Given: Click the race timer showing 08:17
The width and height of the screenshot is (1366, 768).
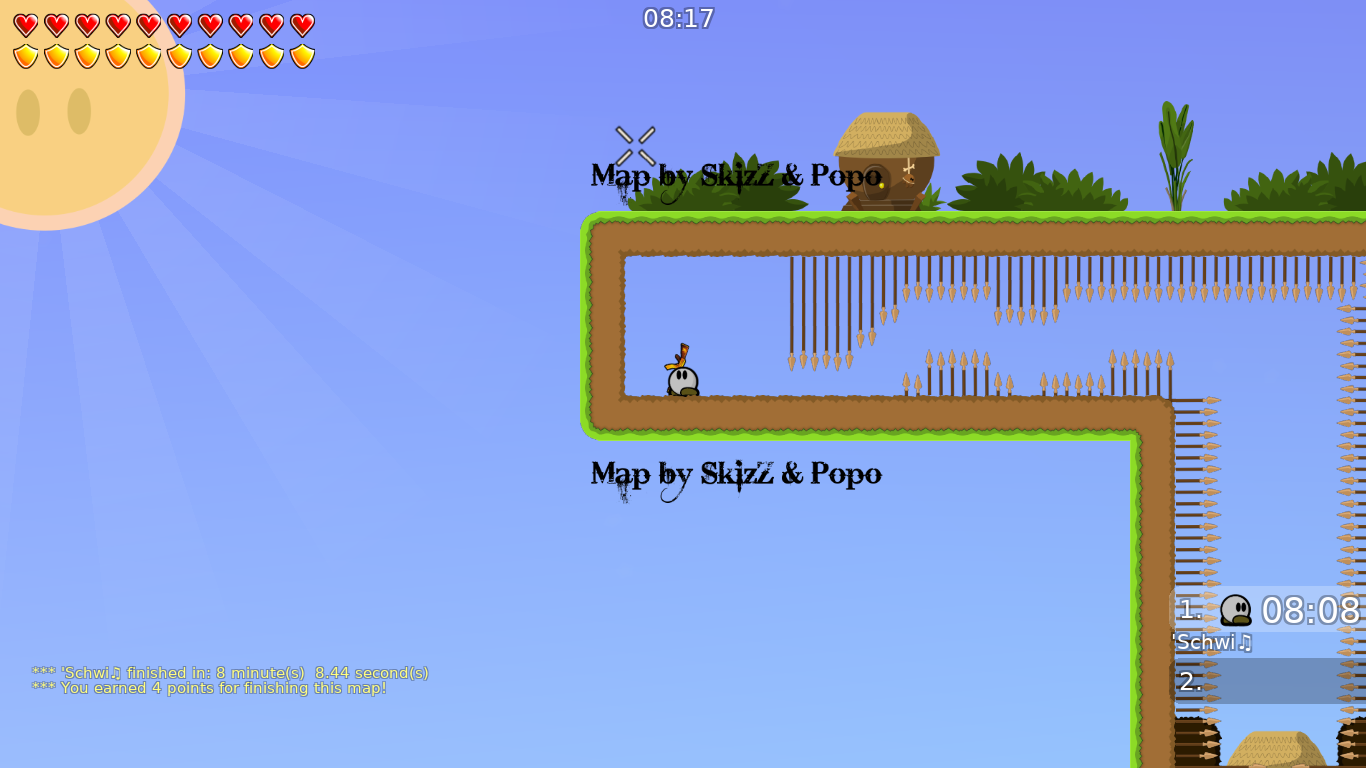Looking at the screenshot, I should coord(679,18).
